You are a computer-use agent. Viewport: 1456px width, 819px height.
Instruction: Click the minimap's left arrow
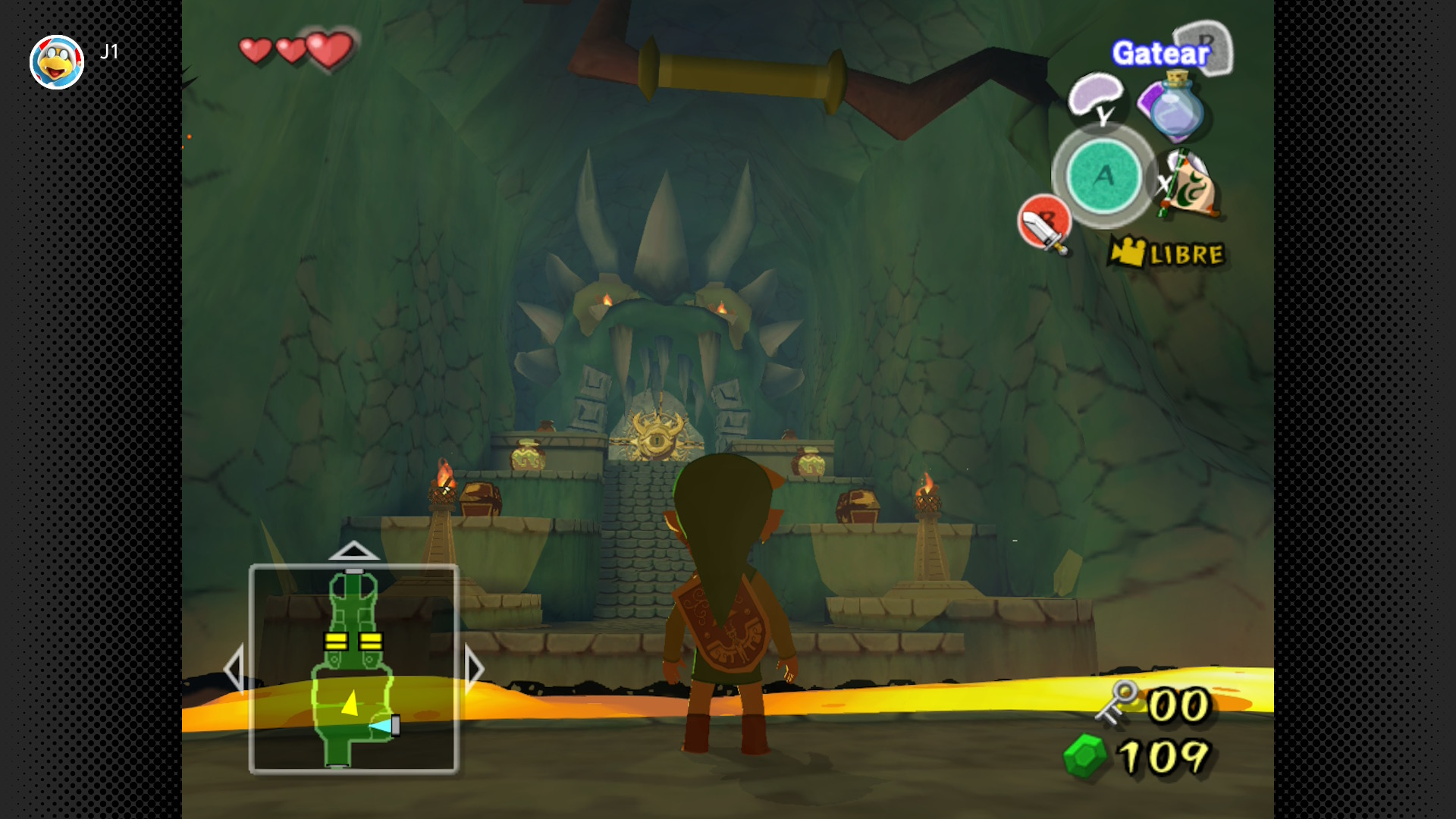(234, 669)
